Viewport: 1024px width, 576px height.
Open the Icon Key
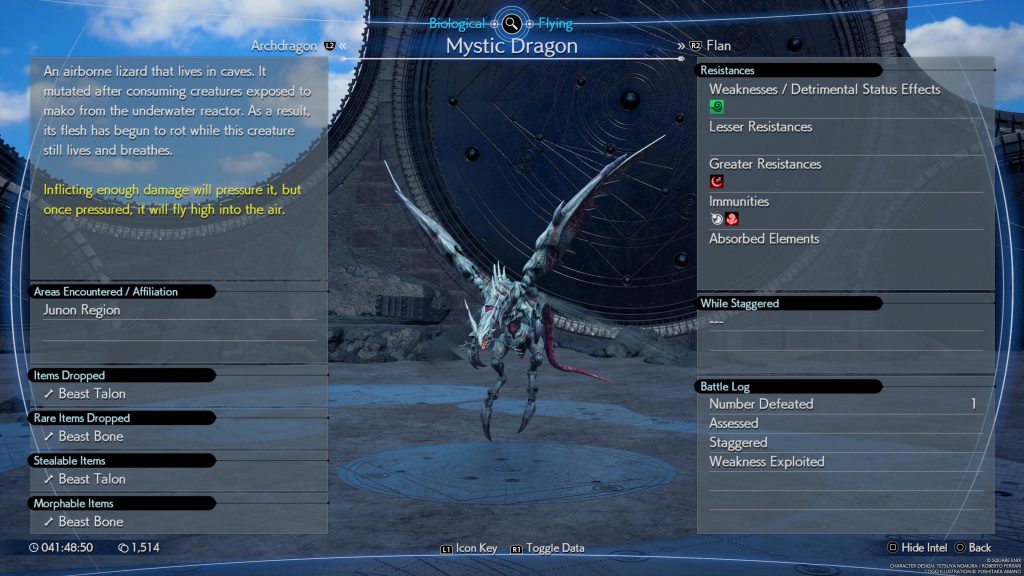click(468, 549)
